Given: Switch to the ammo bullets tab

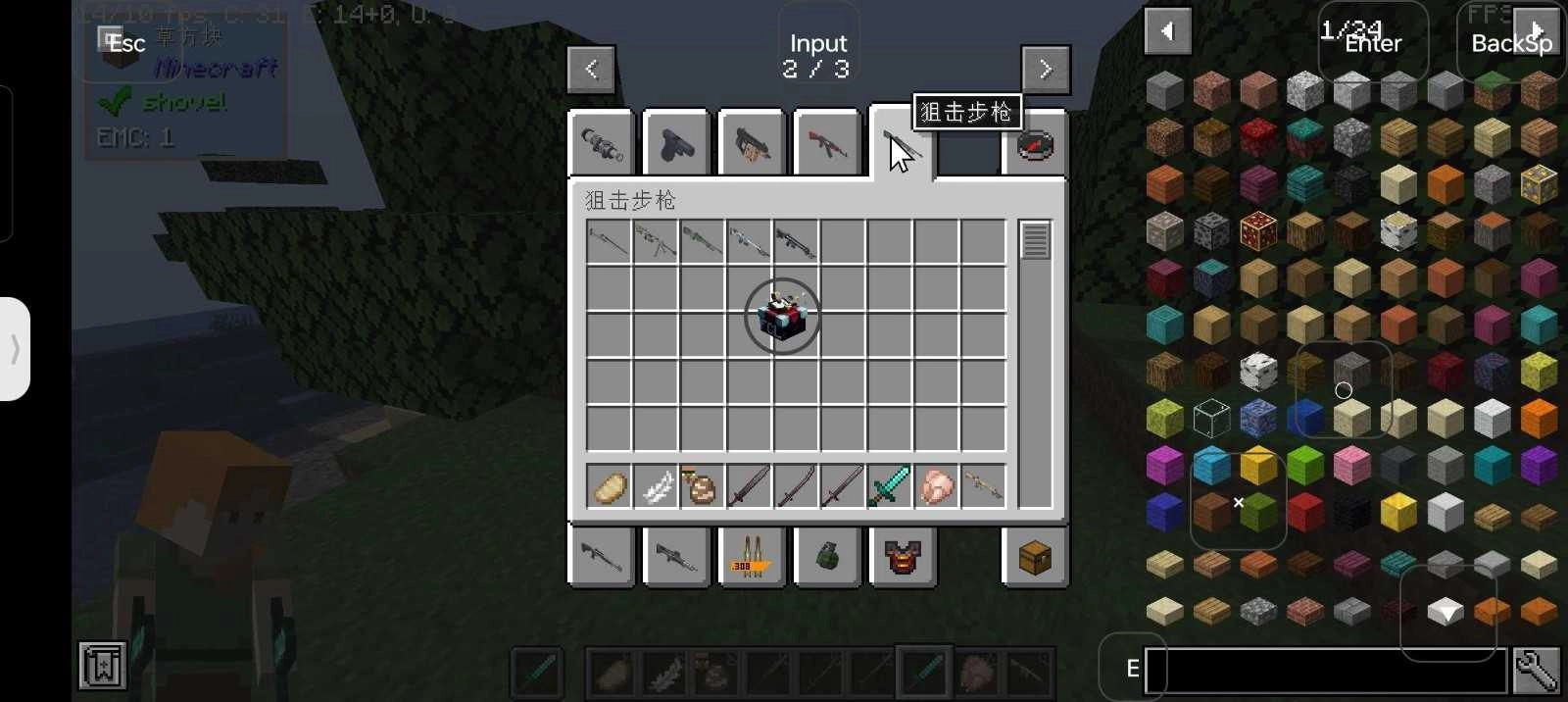Looking at the screenshot, I should 752,557.
